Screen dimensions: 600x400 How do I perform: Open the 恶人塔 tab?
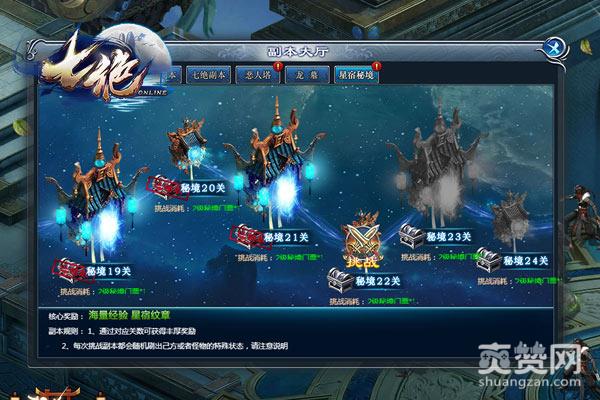pyautogui.click(x=257, y=75)
